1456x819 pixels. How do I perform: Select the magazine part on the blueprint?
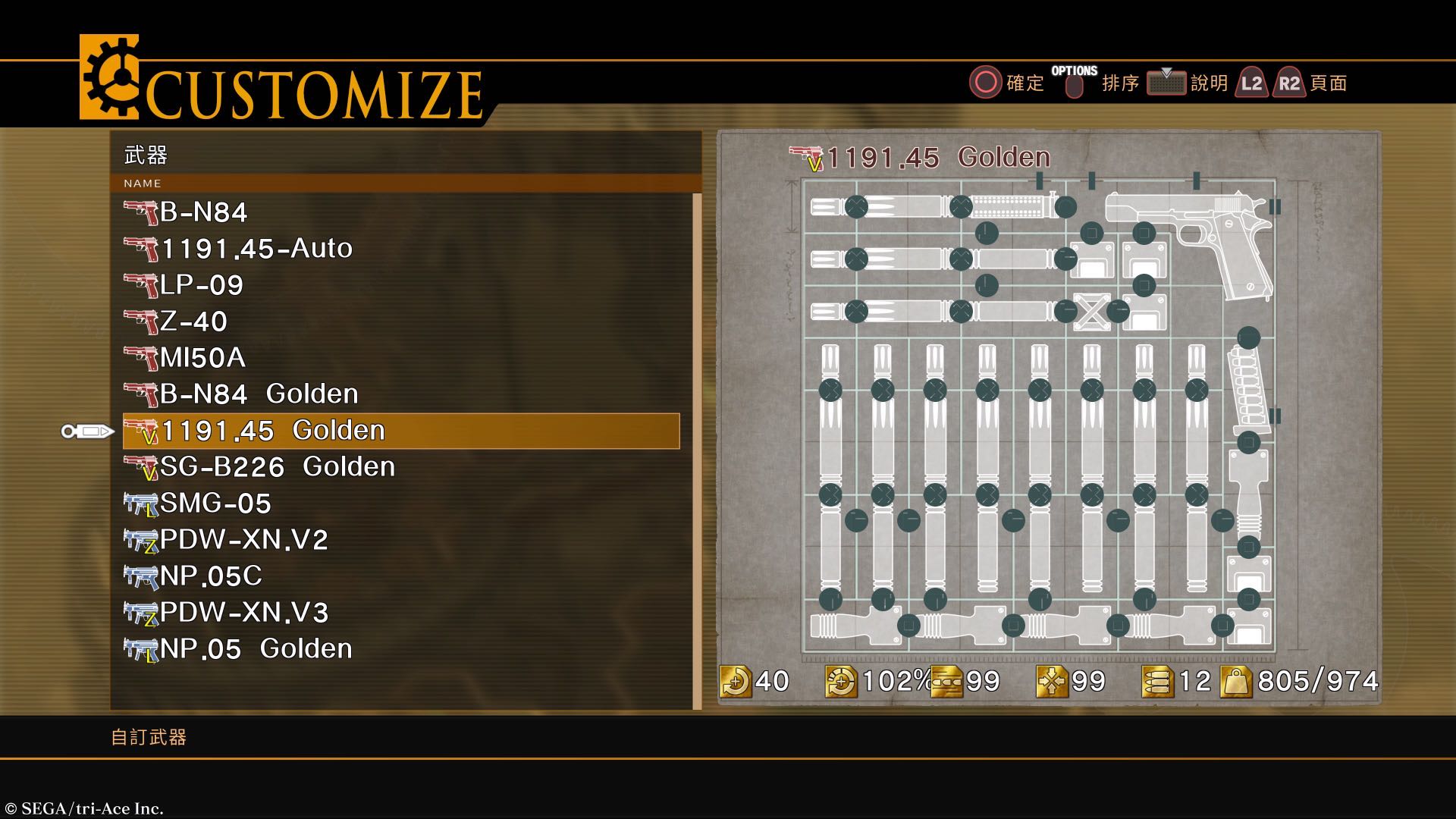[x=1242, y=387]
